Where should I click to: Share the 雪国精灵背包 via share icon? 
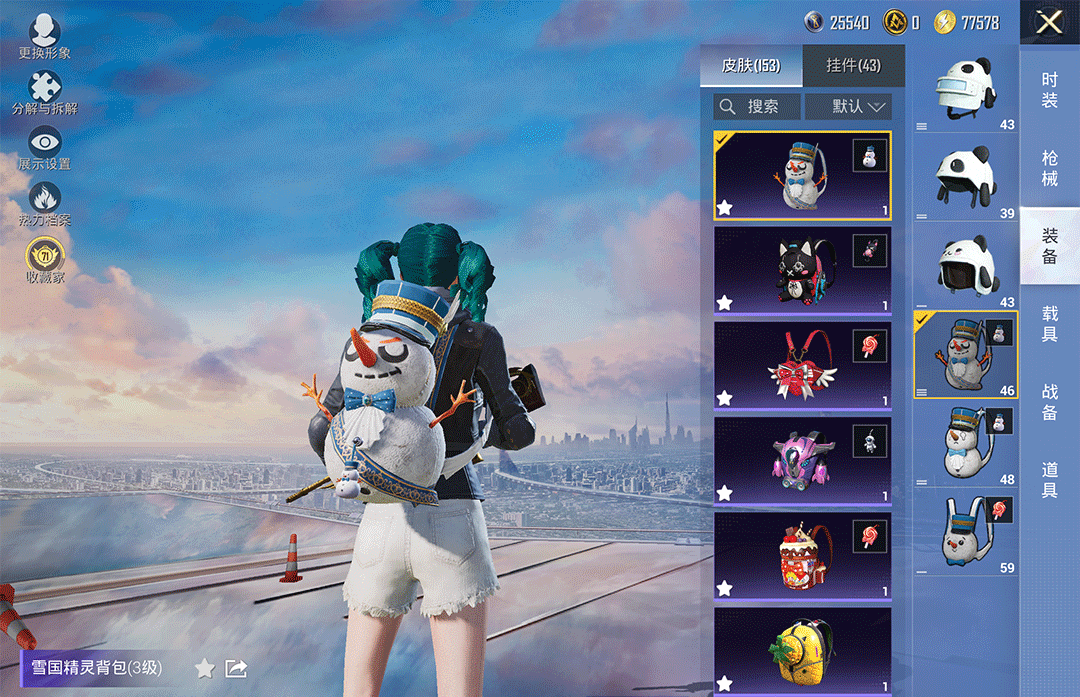point(236,668)
